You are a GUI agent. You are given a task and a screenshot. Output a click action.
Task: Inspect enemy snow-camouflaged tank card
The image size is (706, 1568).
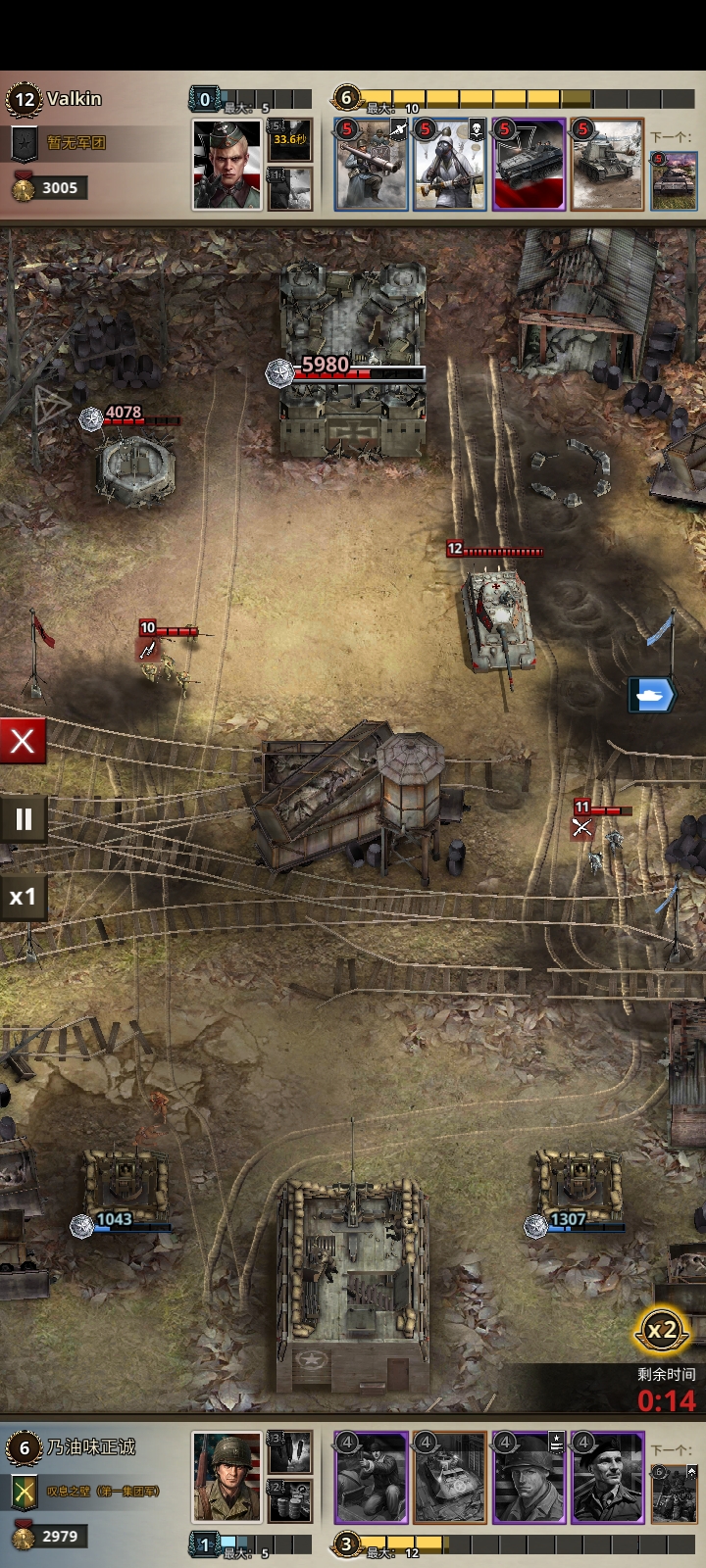click(607, 165)
